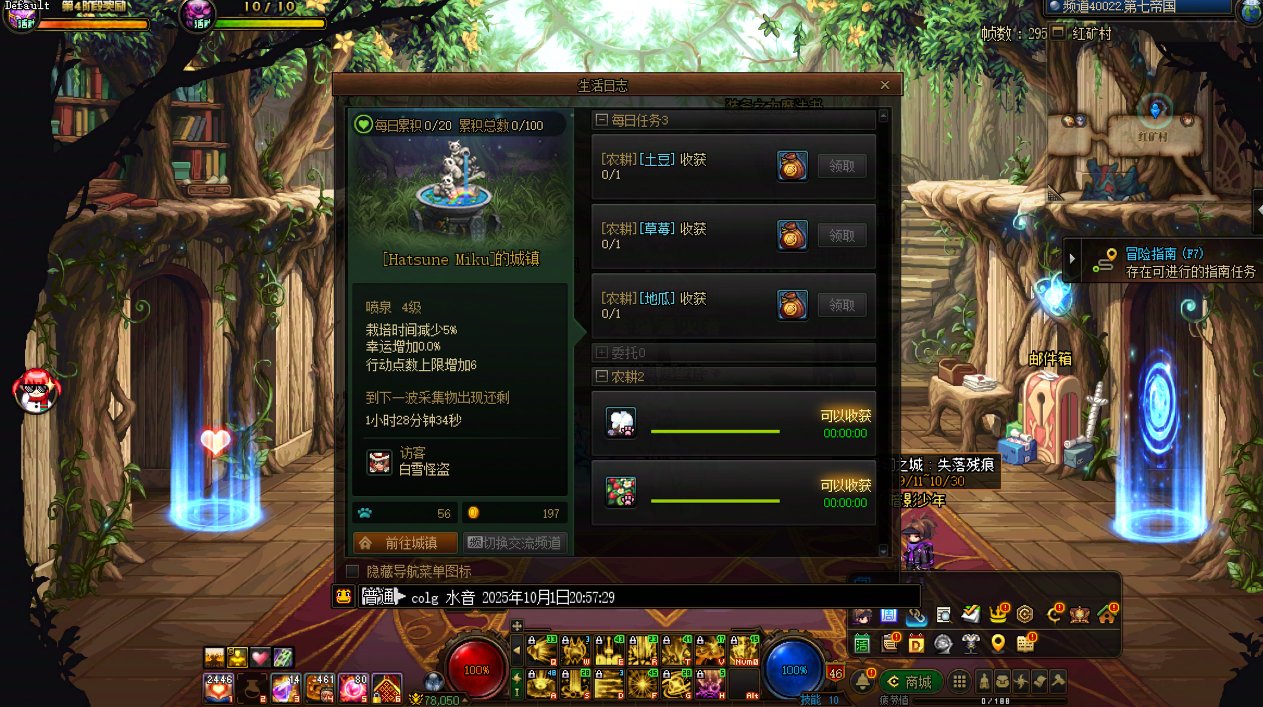Open the 商城 shop

tap(910, 681)
